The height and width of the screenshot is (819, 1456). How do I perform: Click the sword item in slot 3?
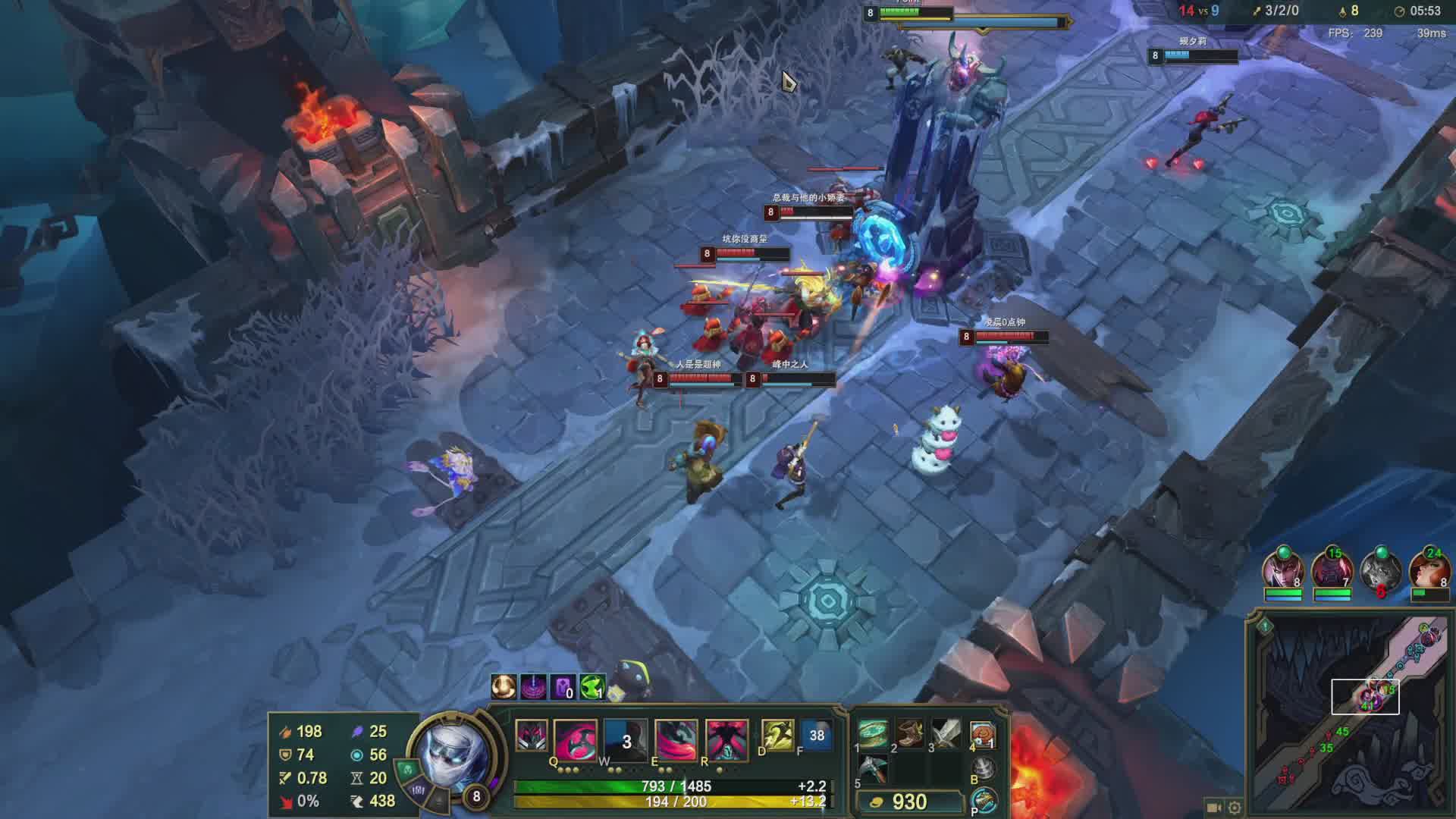946,734
